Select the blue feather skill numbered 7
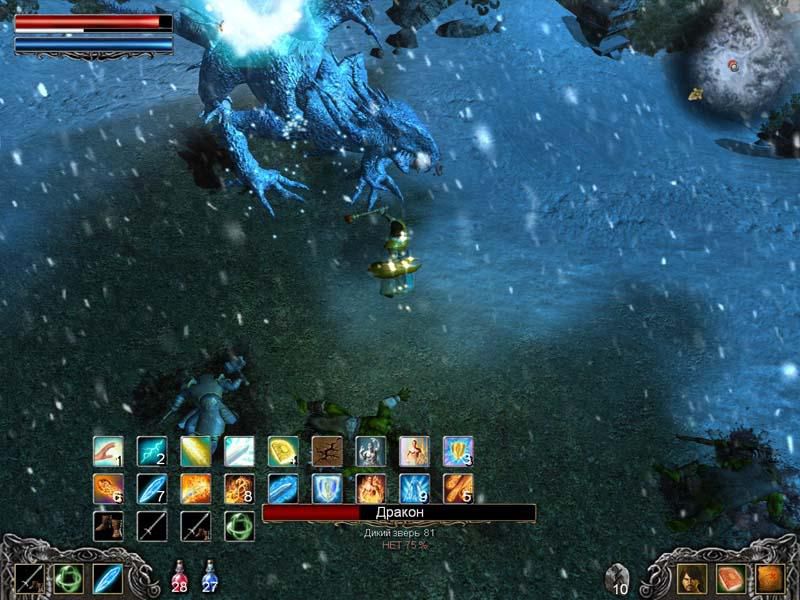The image size is (800, 600). pos(151,488)
